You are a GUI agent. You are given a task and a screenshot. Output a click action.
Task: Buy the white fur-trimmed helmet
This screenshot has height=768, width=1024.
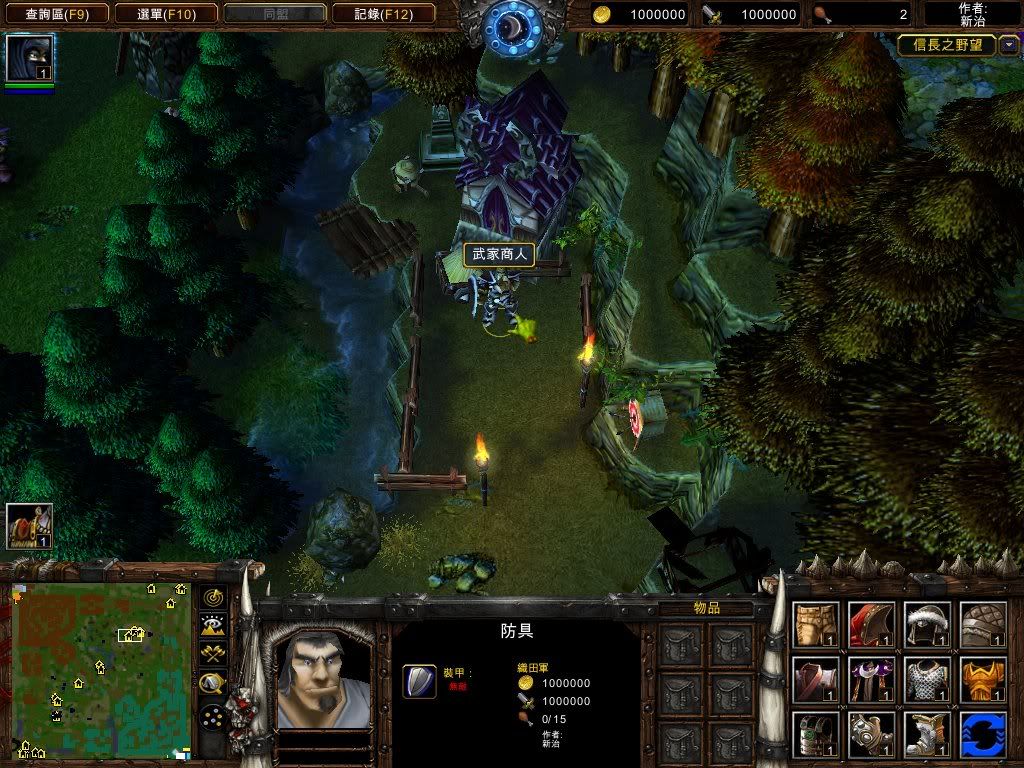(927, 624)
